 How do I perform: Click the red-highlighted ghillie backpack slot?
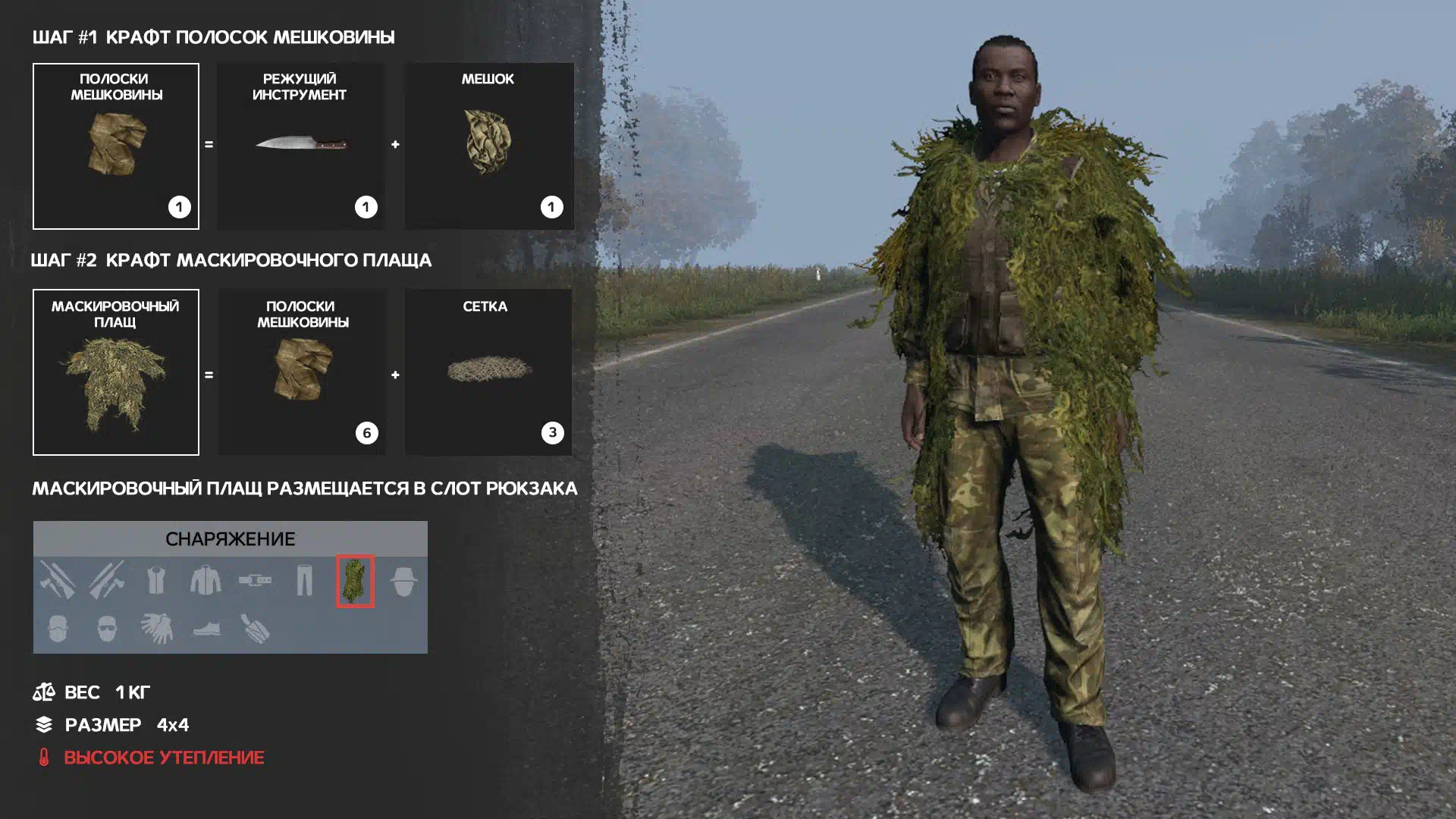(x=355, y=582)
